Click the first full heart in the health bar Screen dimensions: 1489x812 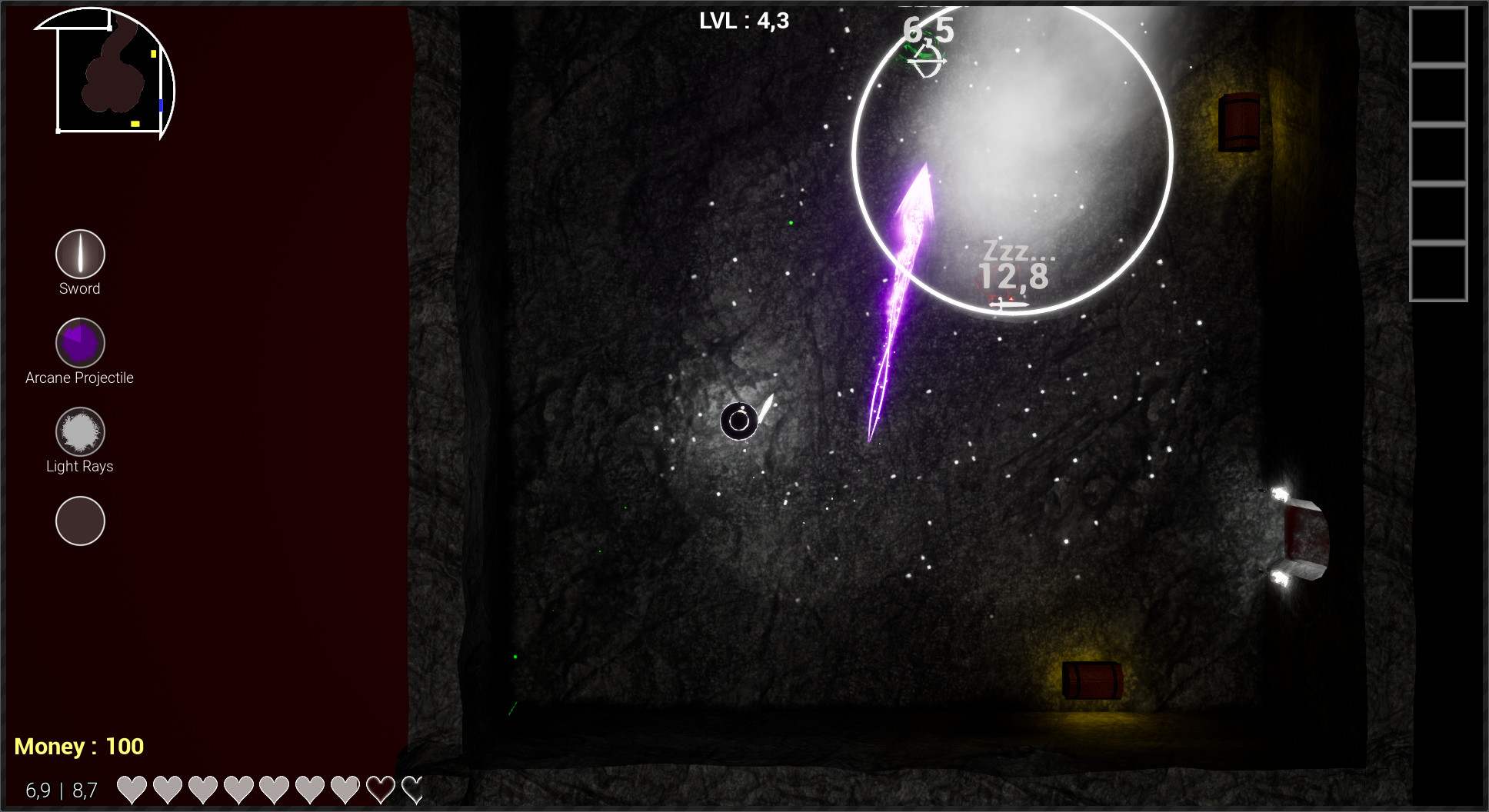tap(131, 788)
